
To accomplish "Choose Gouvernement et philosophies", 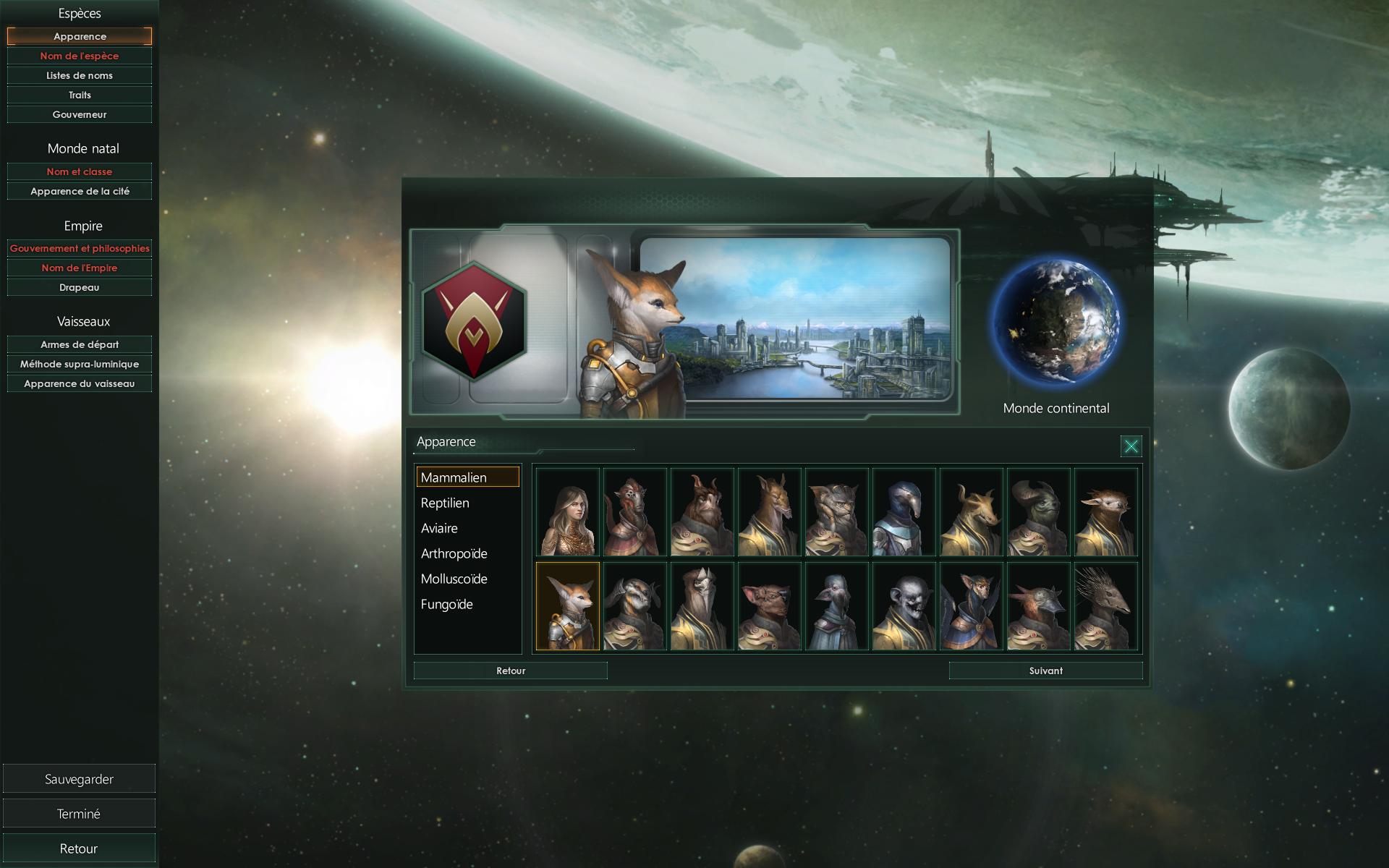I will pyautogui.click(x=80, y=248).
